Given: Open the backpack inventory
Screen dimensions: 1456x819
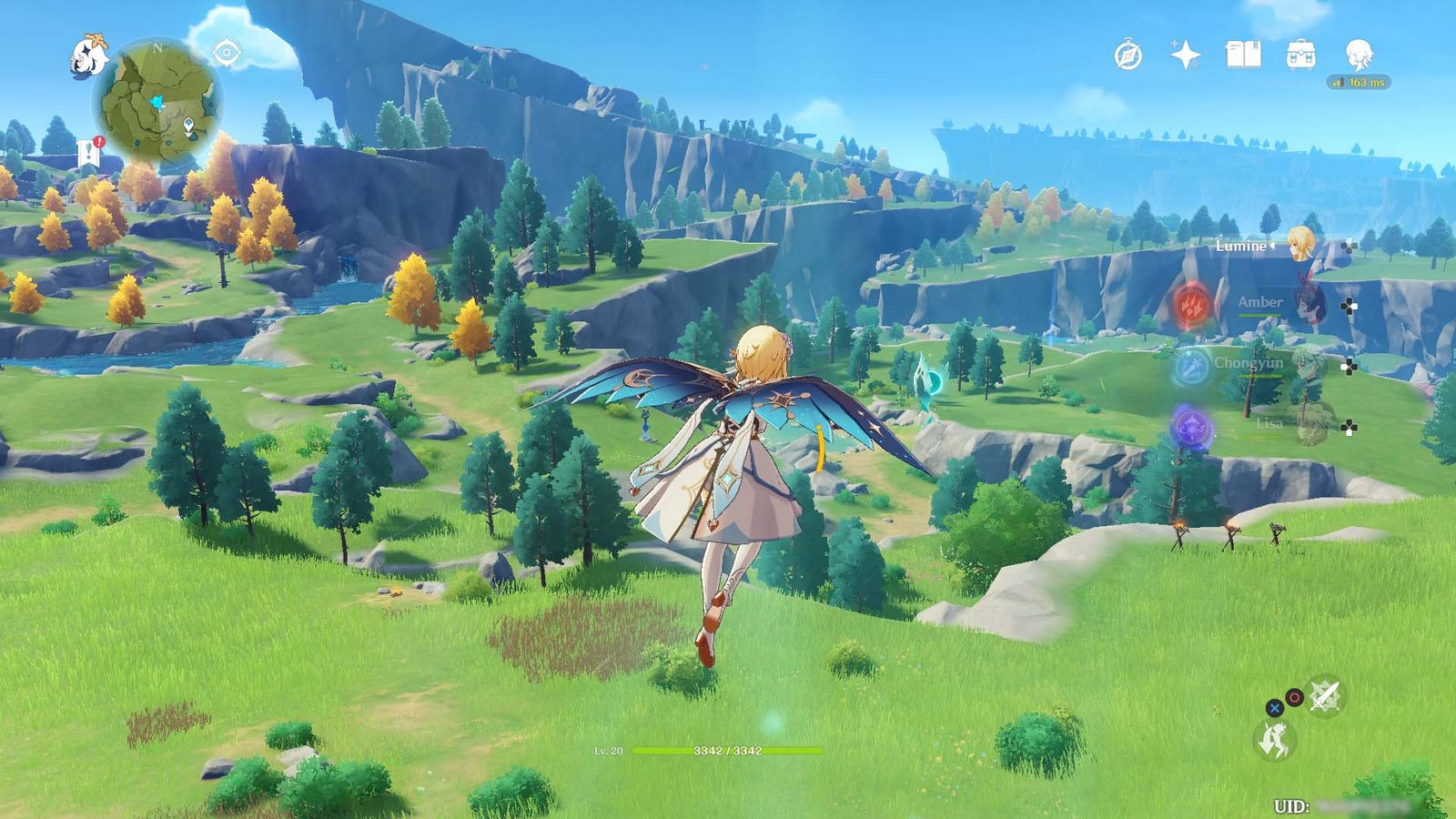Looking at the screenshot, I should 1301,55.
